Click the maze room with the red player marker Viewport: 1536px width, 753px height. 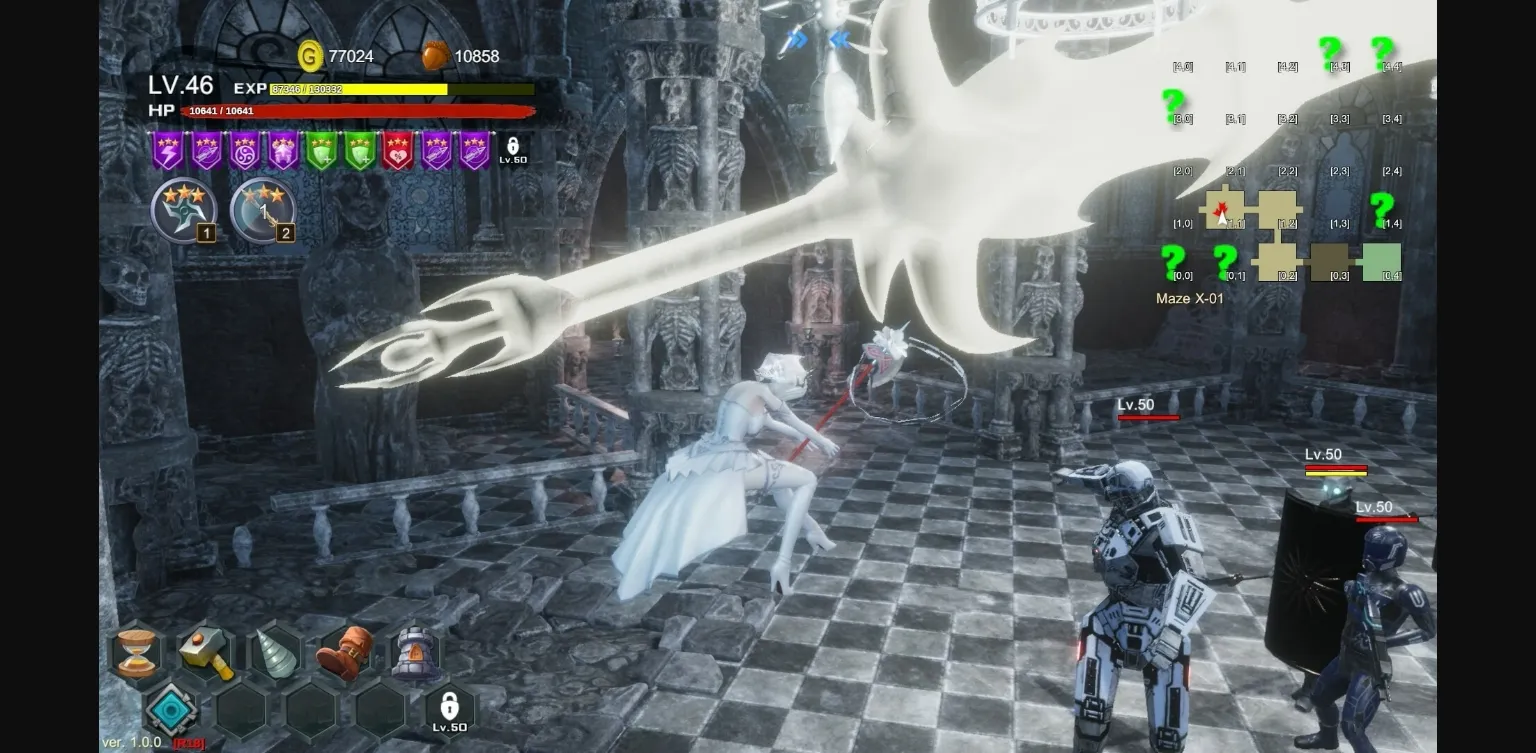point(1225,210)
